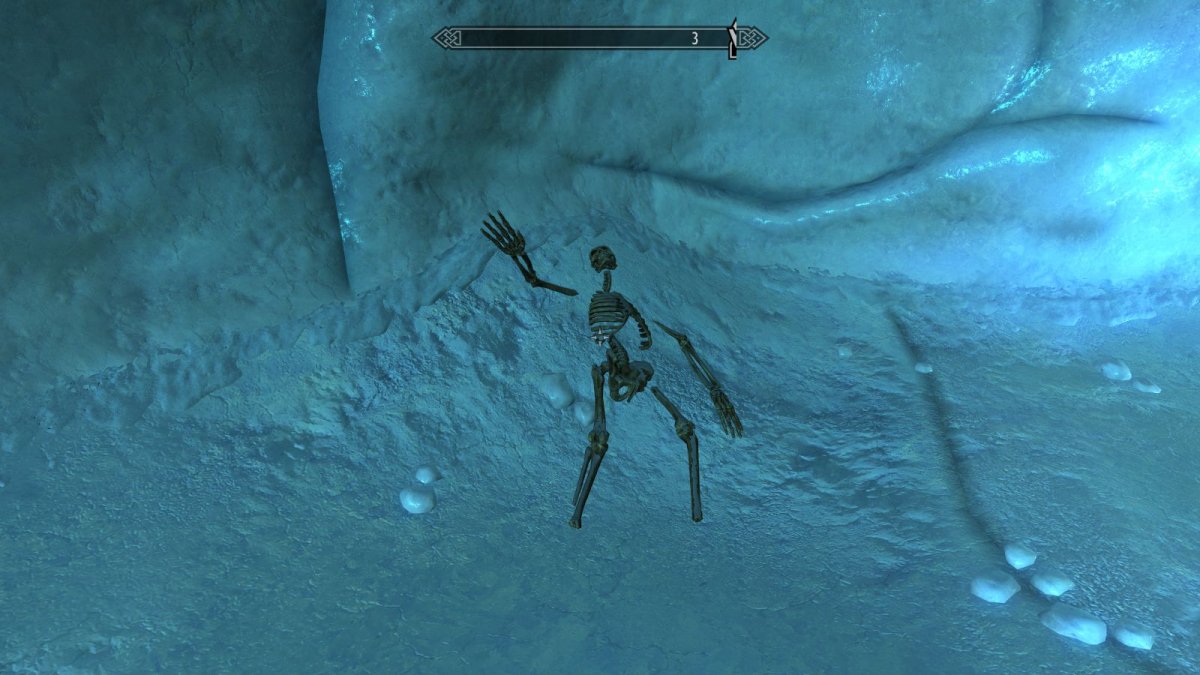Image resolution: width=1200 pixels, height=675 pixels.
Task: Select the location marker on the compass
Action: point(732,38)
